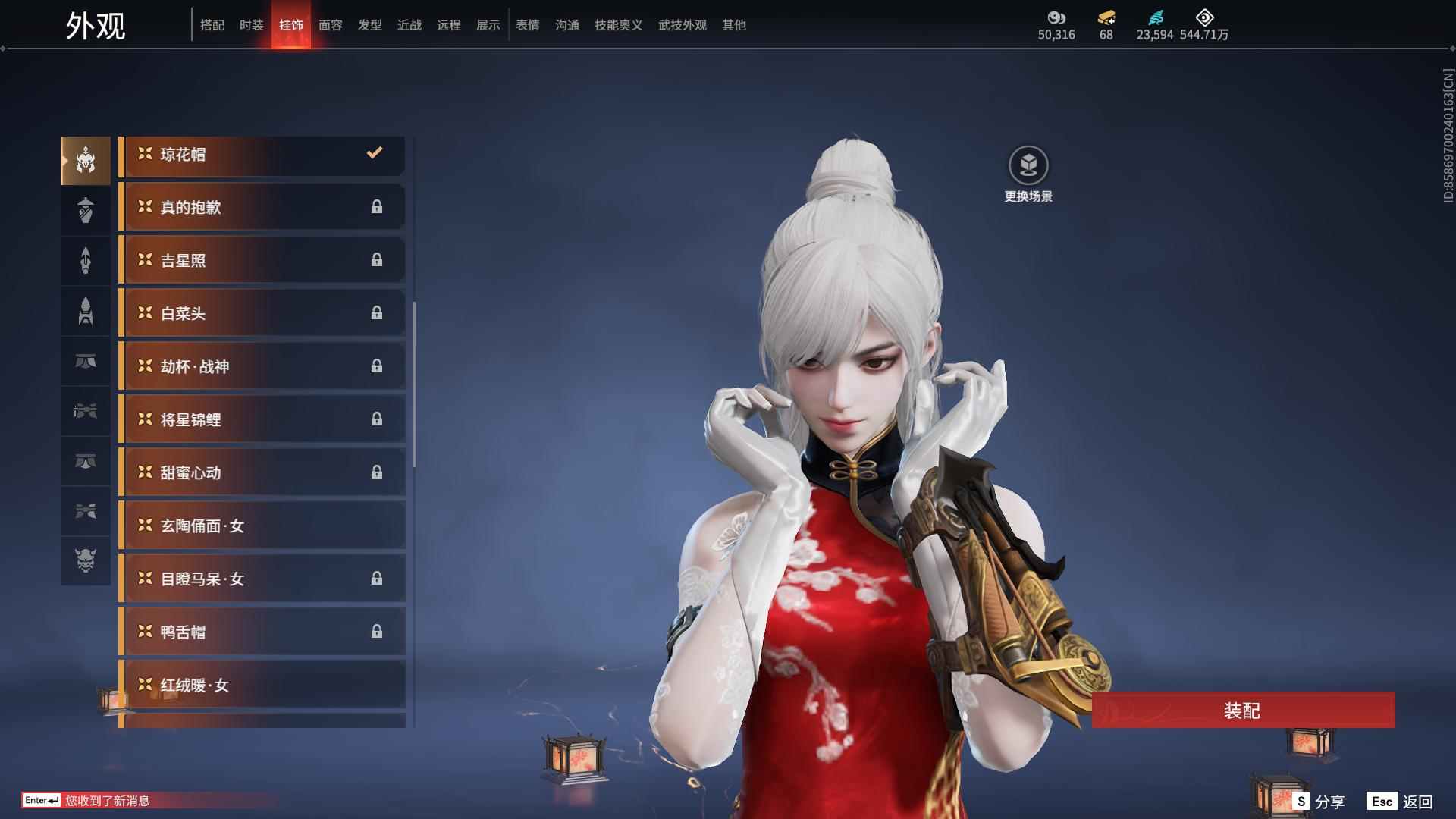Switch to the 时装 tab
Viewport: 1456px width, 819px height.
[x=251, y=24]
